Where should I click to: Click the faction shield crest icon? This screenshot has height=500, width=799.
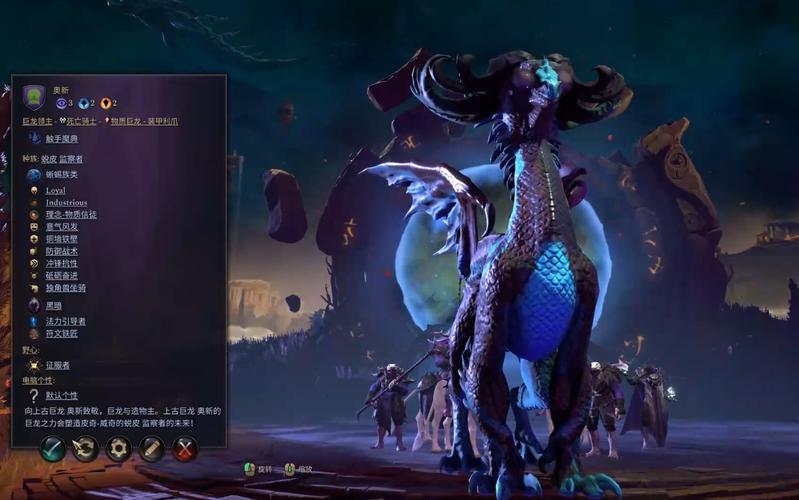(34, 97)
